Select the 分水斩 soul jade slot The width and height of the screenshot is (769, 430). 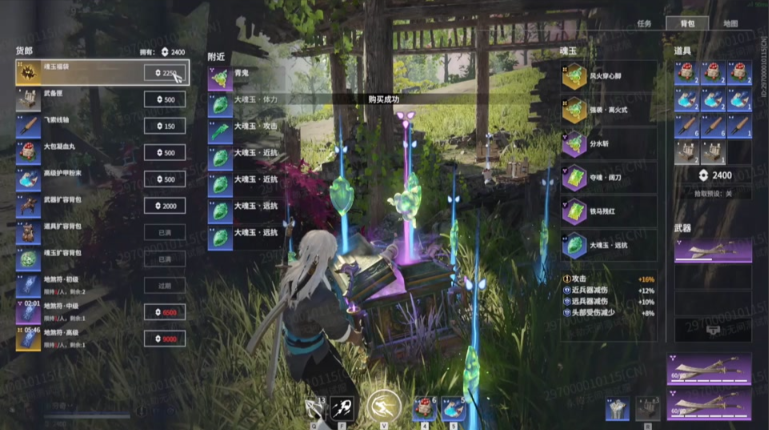pyautogui.click(x=608, y=144)
